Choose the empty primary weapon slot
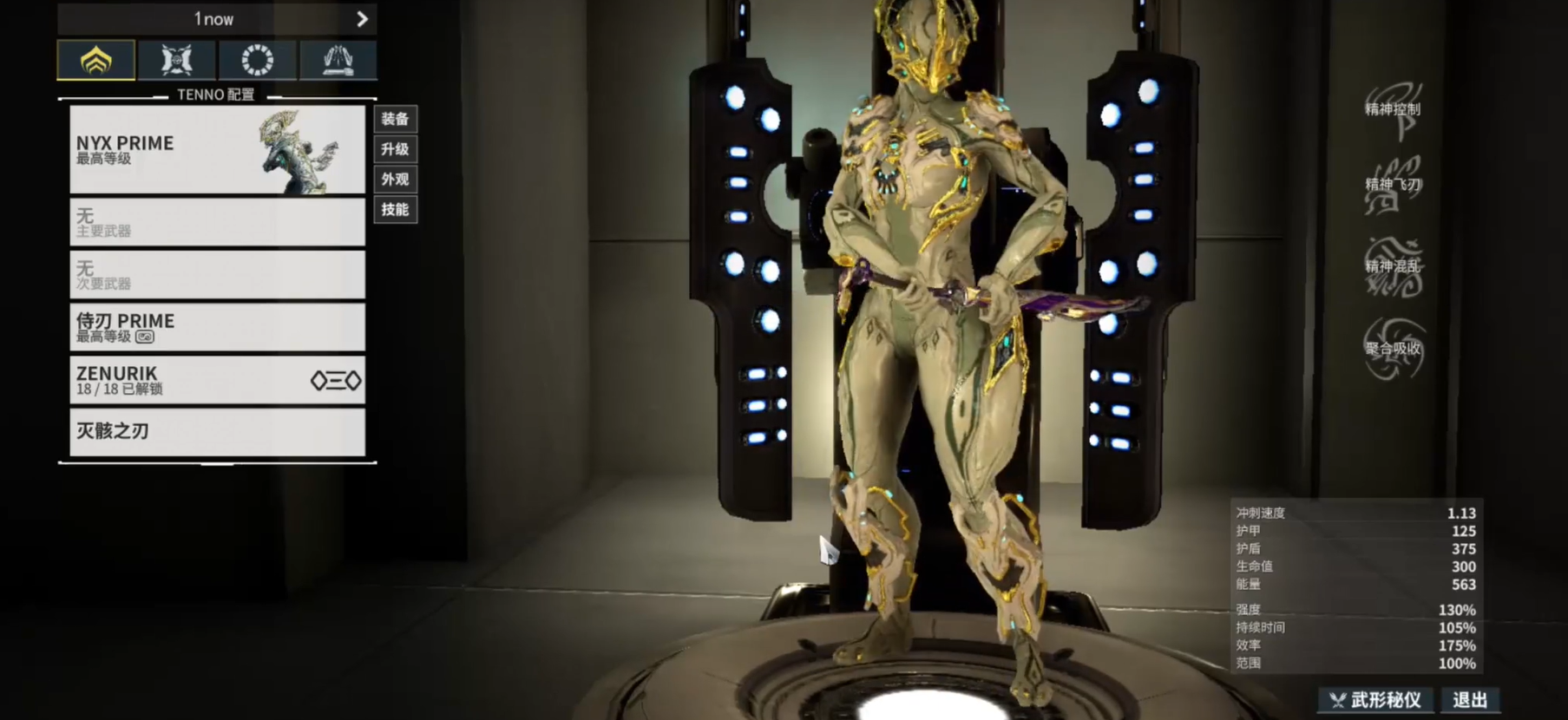Viewport: 1568px width, 720px height. [217, 222]
